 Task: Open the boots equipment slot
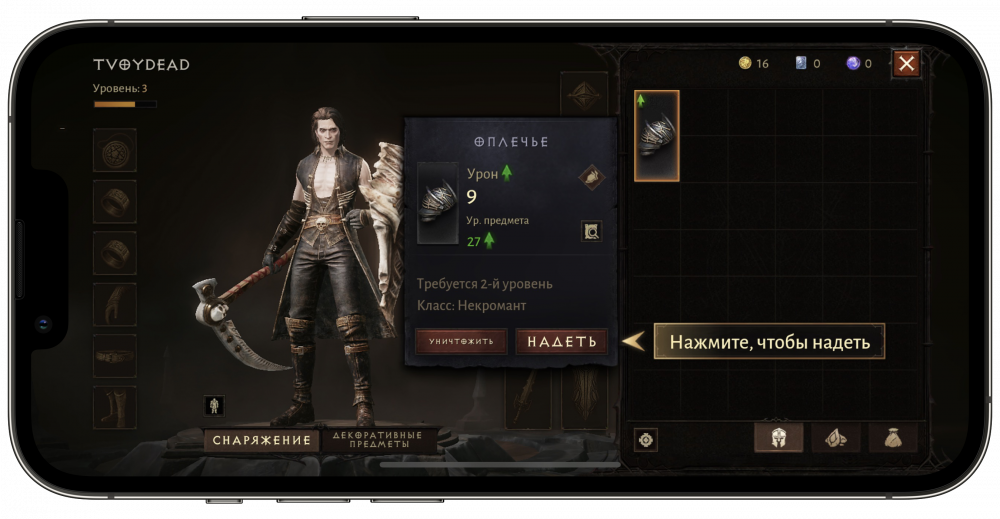click(115, 407)
